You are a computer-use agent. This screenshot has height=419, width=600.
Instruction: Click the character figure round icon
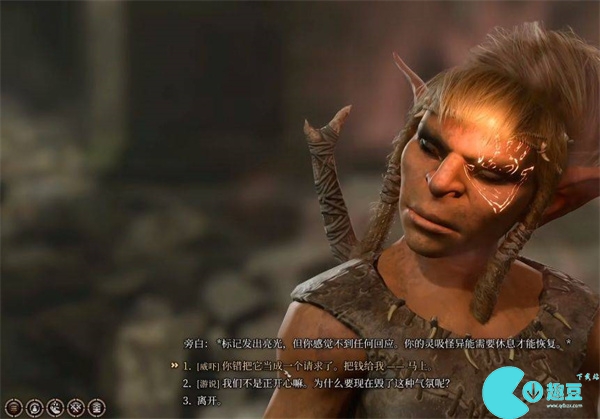pos(34,407)
